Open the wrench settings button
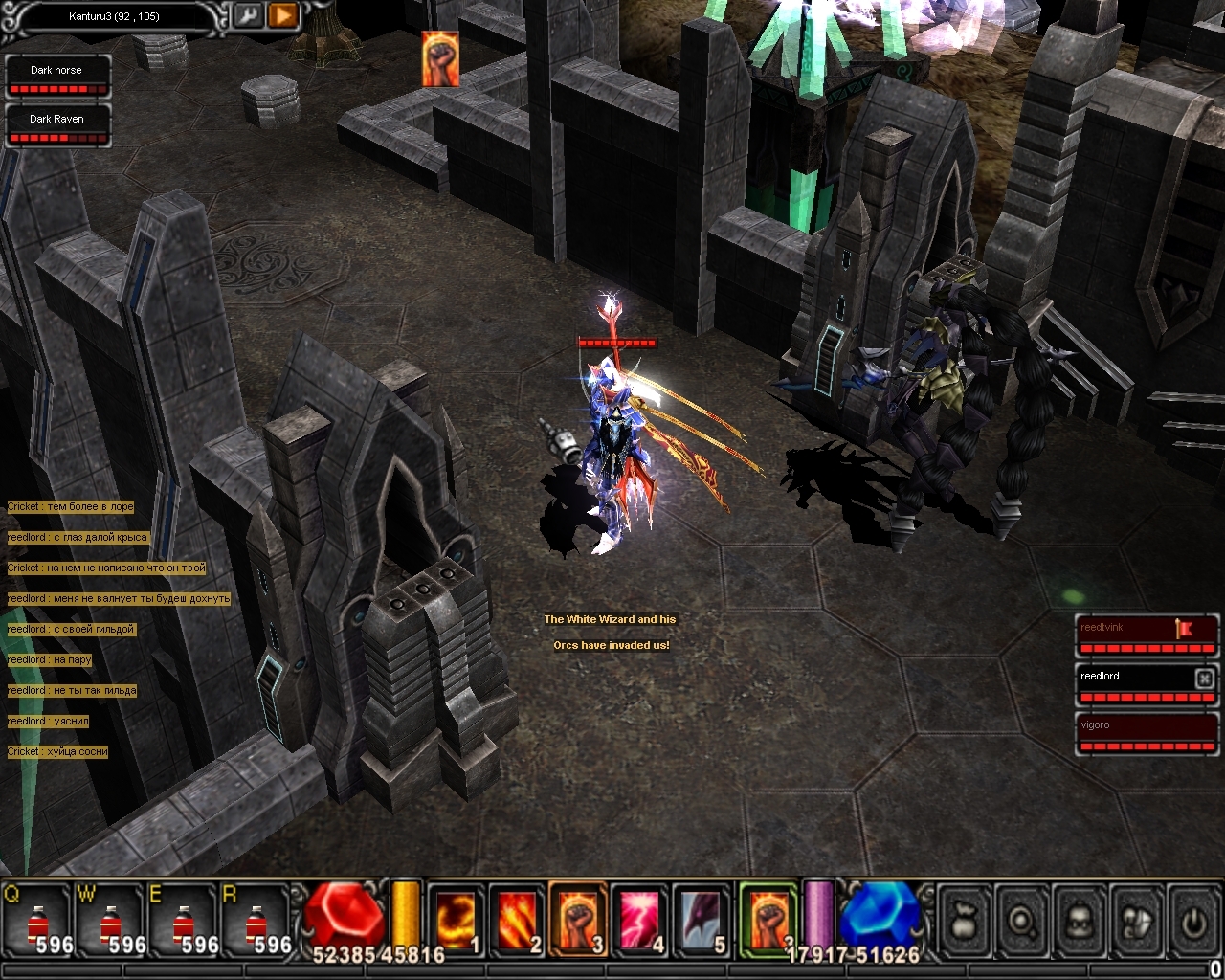 [246, 15]
